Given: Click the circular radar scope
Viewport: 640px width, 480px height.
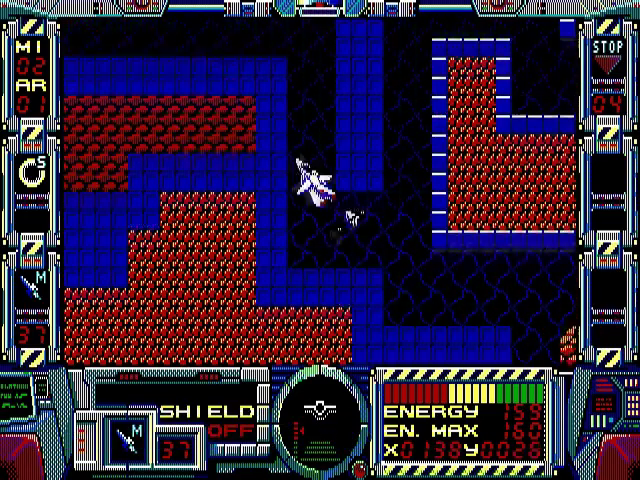Looking at the screenshot, I should pyautogui.click(x=320, y=412).
